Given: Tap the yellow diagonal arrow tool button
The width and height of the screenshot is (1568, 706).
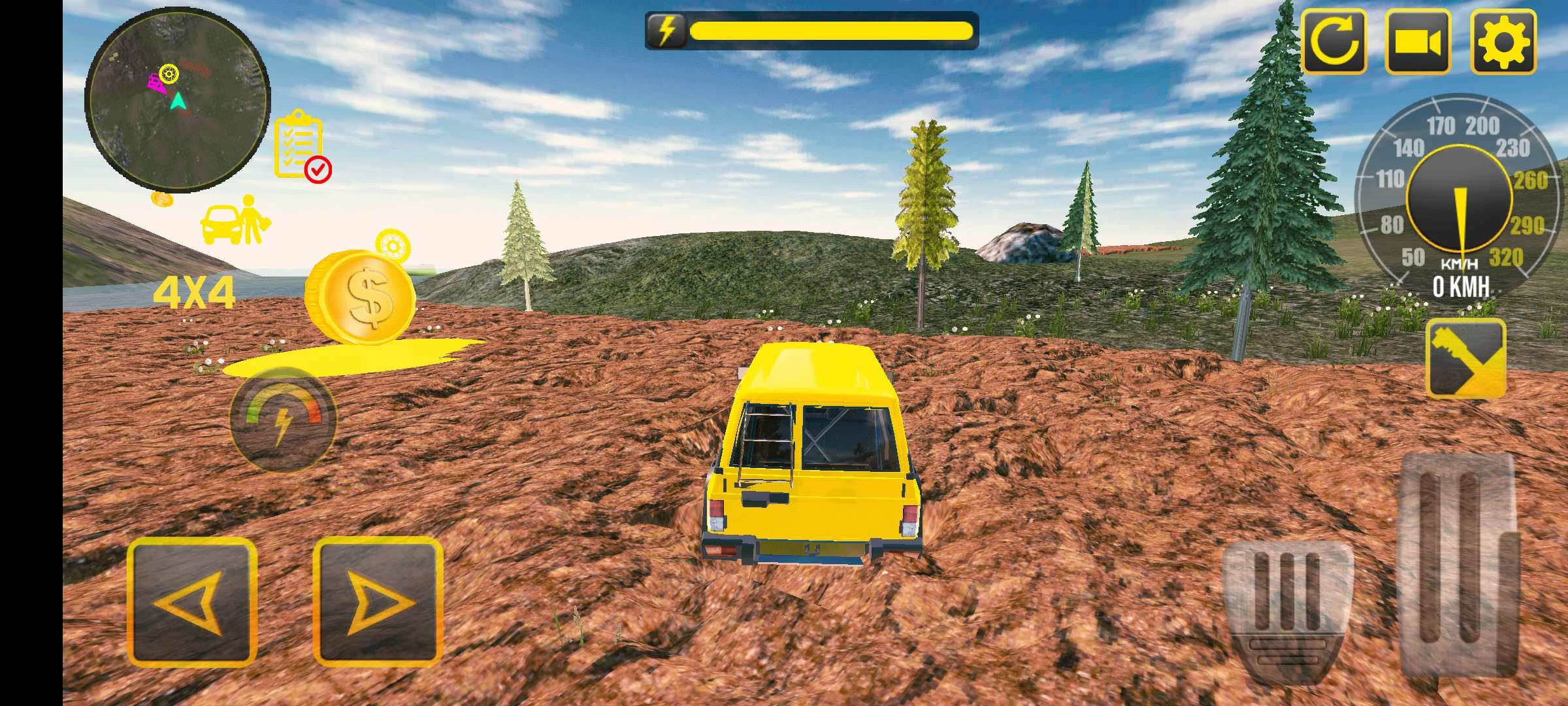Looking at the screenshot, I should pyautogui.click(x=1465, y=359).
